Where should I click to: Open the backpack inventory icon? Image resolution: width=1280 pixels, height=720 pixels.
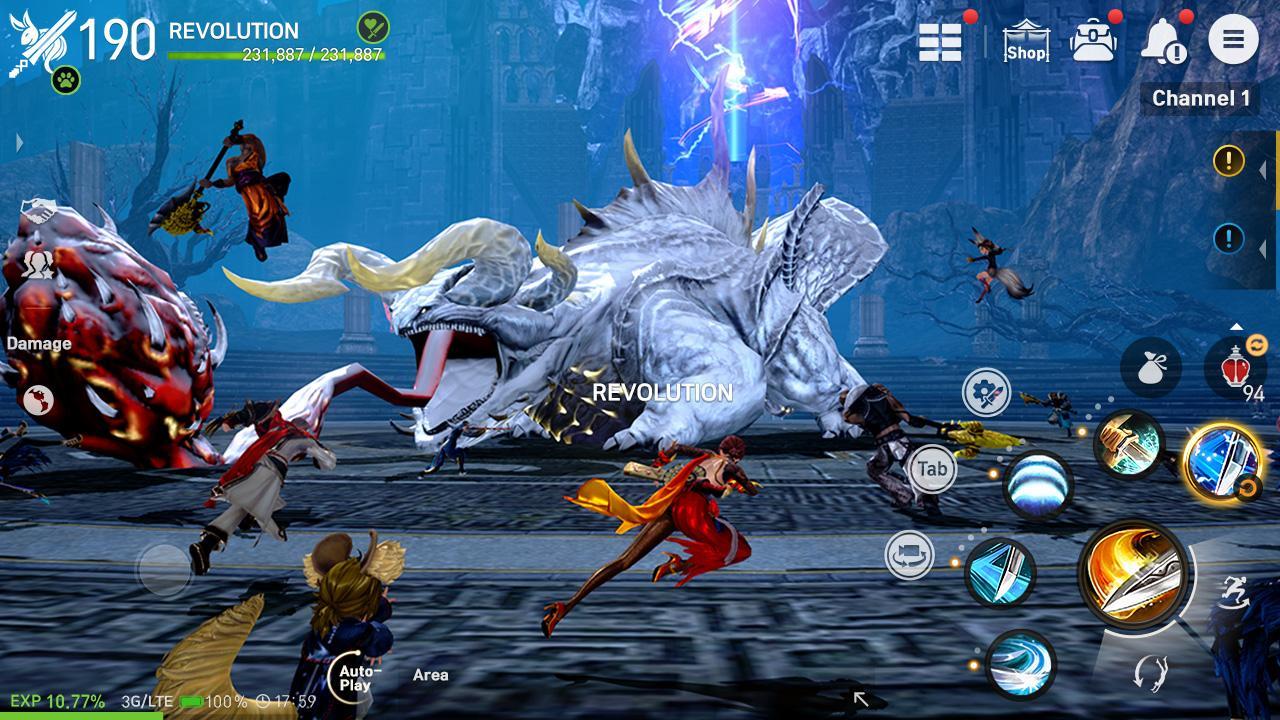click(x=1095, y=38)
